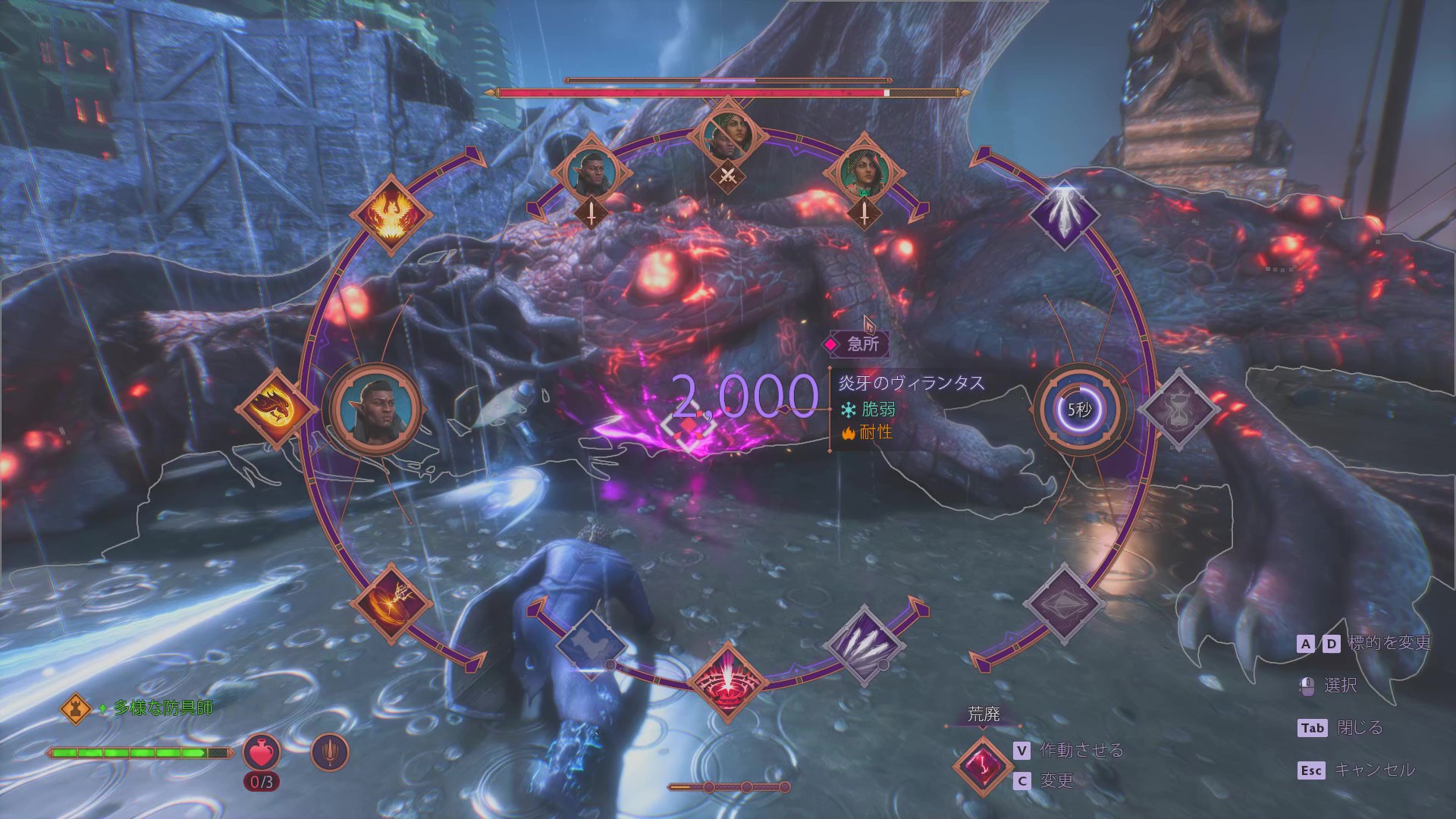
Task: Select the round dagger icon beside the potion
Action: pyautogui.click(x=330, y=753)
